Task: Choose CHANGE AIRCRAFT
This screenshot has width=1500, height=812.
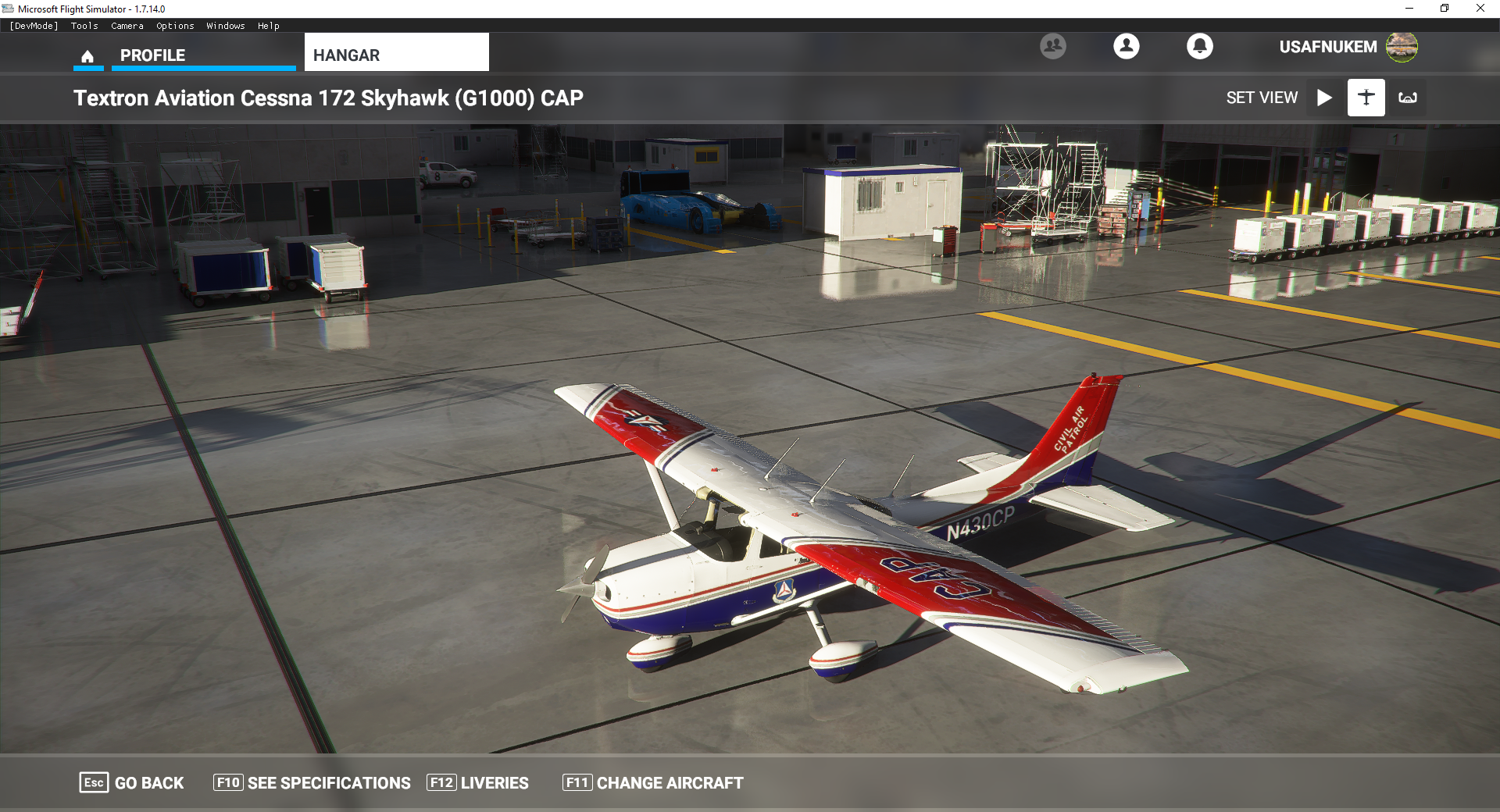Action: coord(653,782)
